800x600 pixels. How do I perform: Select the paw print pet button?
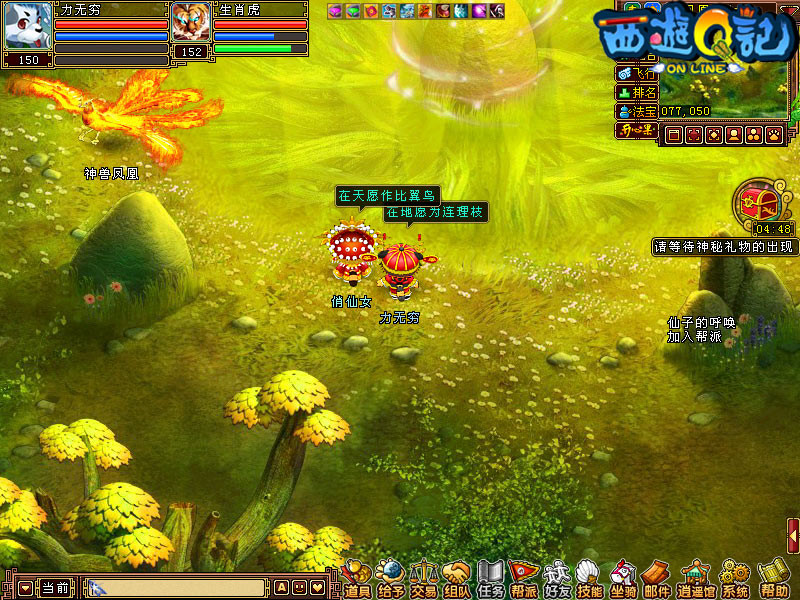click(x=772, y=134)
